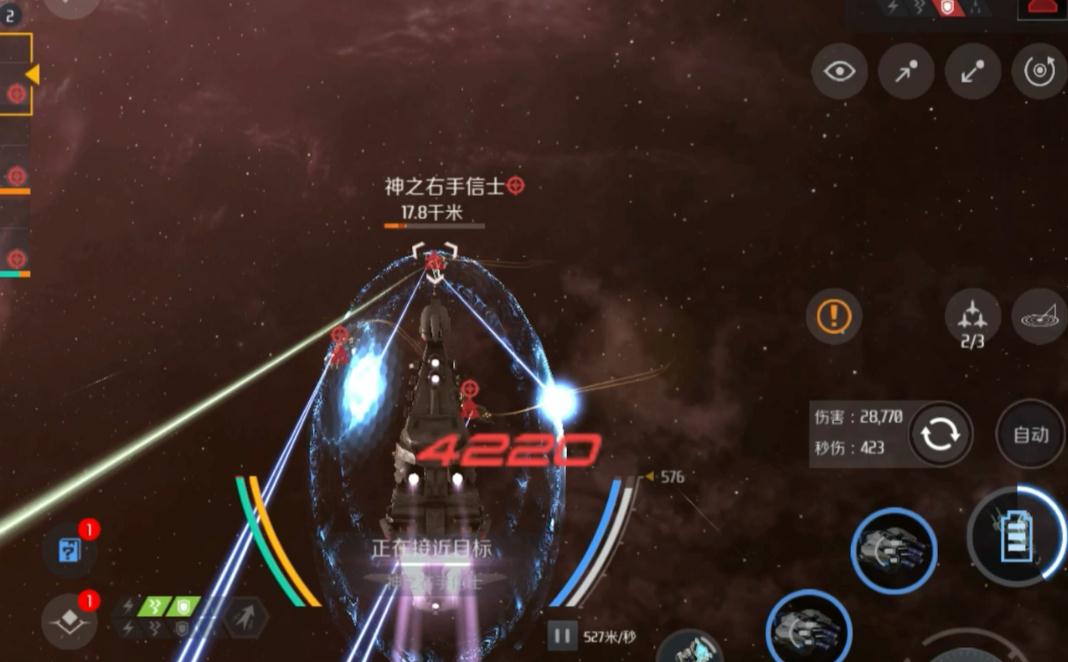Fire the lower weapon turret module
Screen dimensions: 1068x662
click(808, 631)
